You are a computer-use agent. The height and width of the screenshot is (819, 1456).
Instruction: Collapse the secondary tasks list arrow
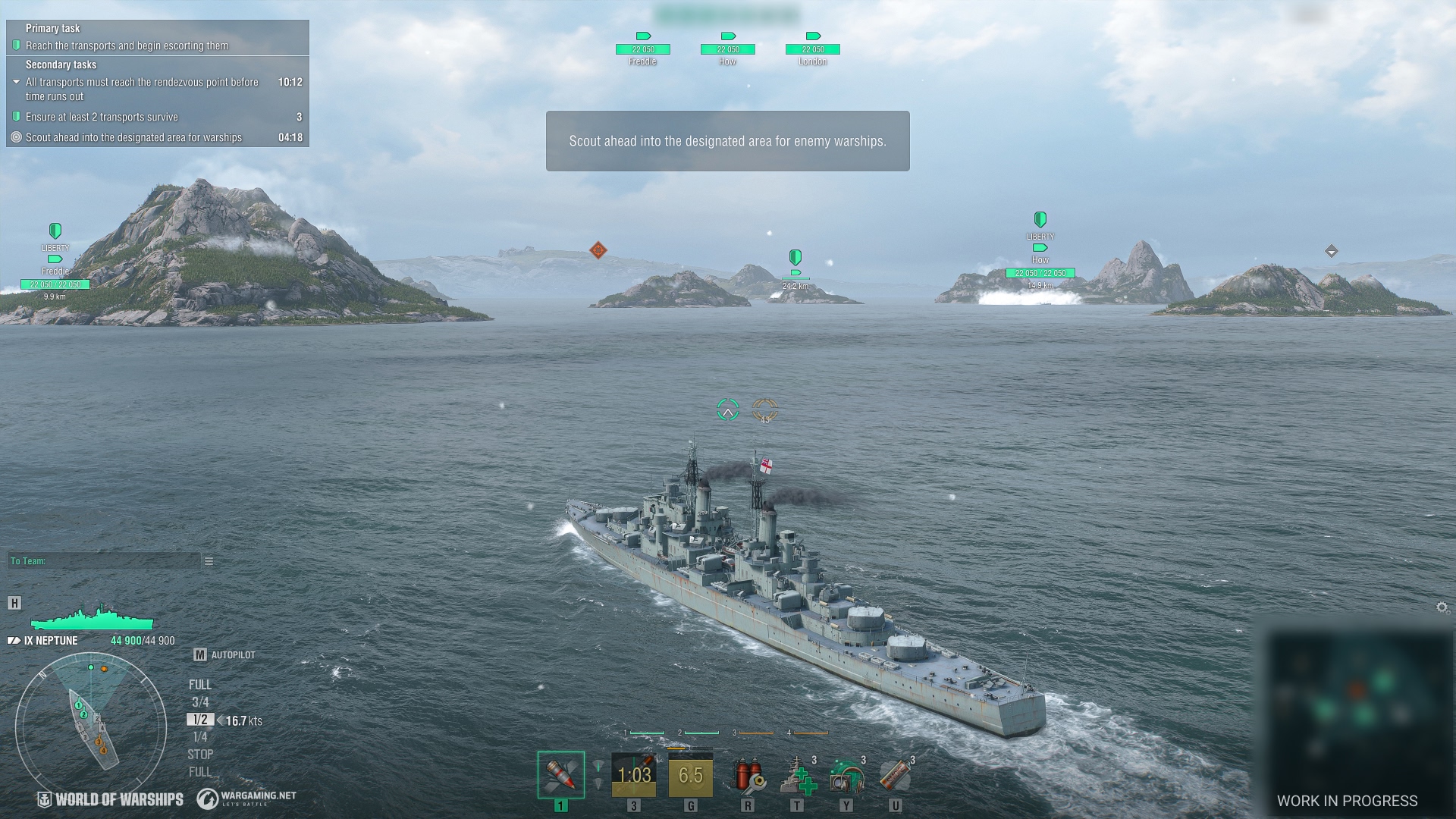(x=17, y=82)
